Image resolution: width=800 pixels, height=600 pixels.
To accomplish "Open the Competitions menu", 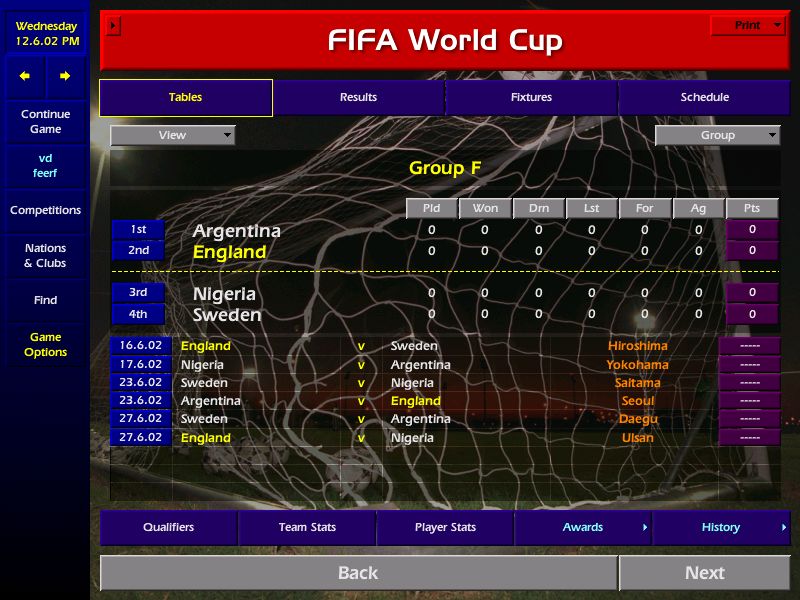I will tap(45, 211).
